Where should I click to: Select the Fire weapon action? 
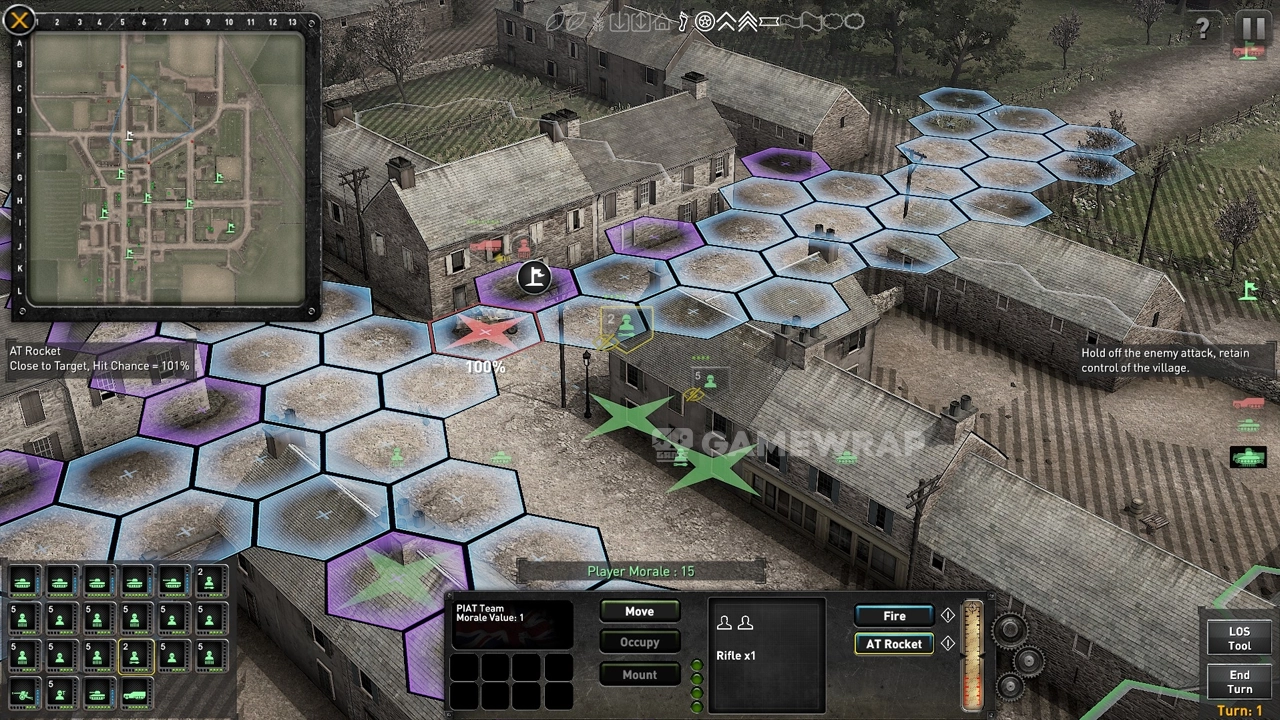click(894, 616)
